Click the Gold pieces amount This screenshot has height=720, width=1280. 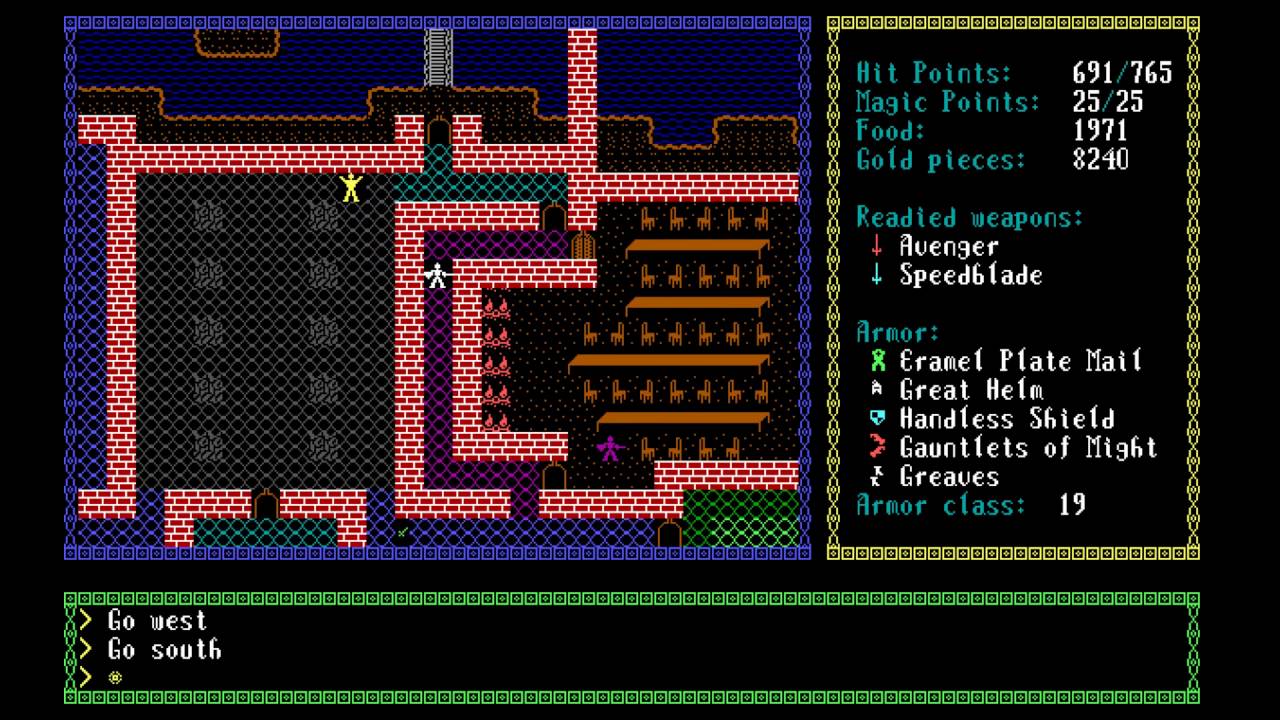(x=1100, y=160)
